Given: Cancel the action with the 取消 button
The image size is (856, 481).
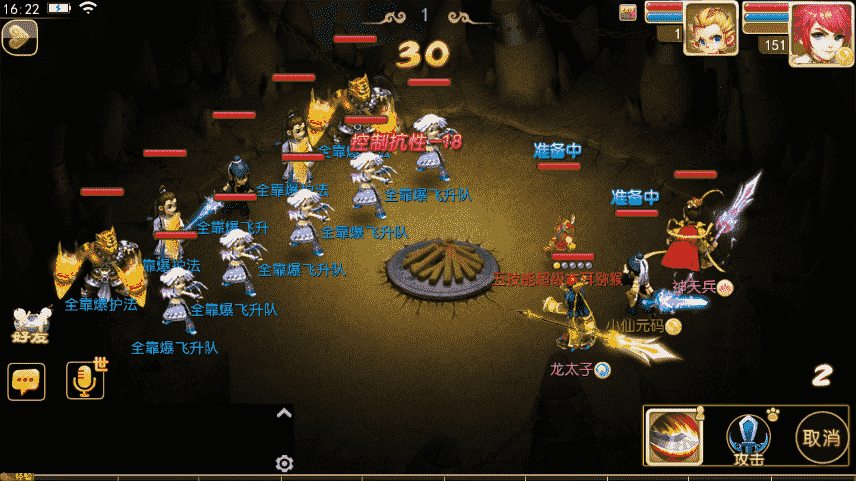Looking at the screenshot, I should tap(822, 438).
